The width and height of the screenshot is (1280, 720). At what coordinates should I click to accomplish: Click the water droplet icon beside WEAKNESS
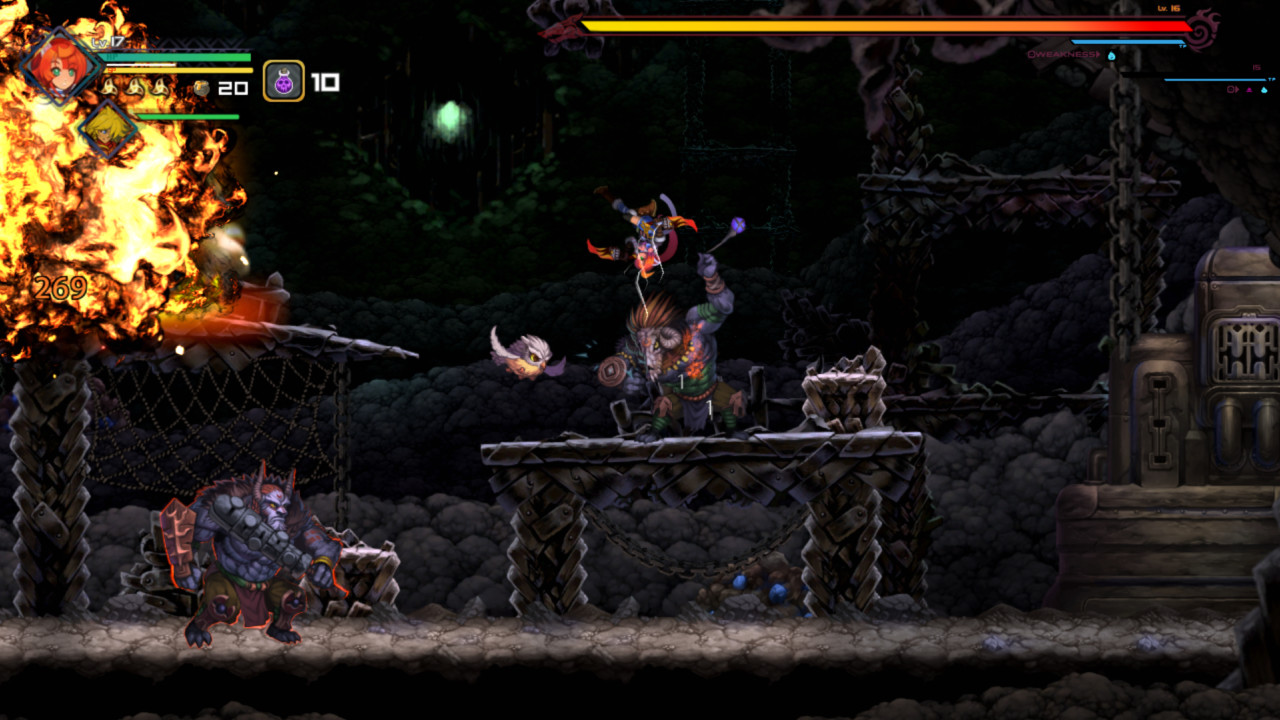(x=1111, y=56)
